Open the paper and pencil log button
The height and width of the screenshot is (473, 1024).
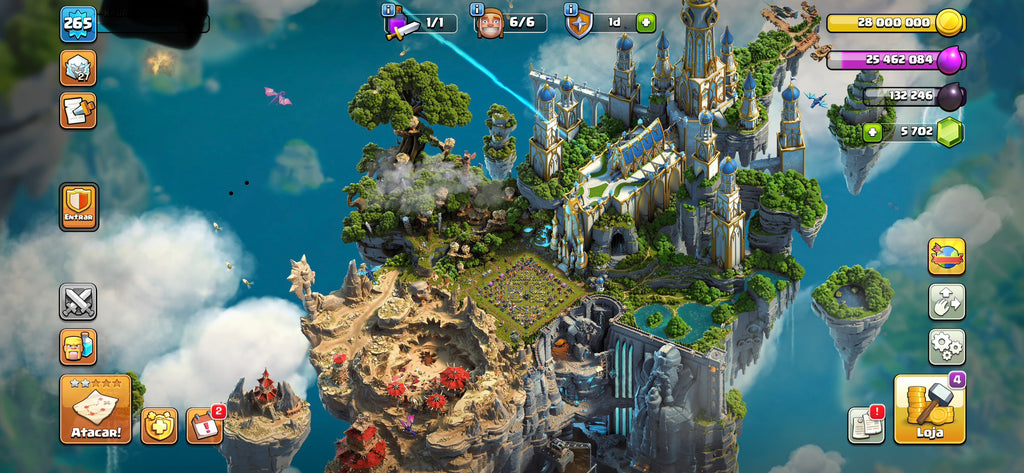click(x=78, y=110)
